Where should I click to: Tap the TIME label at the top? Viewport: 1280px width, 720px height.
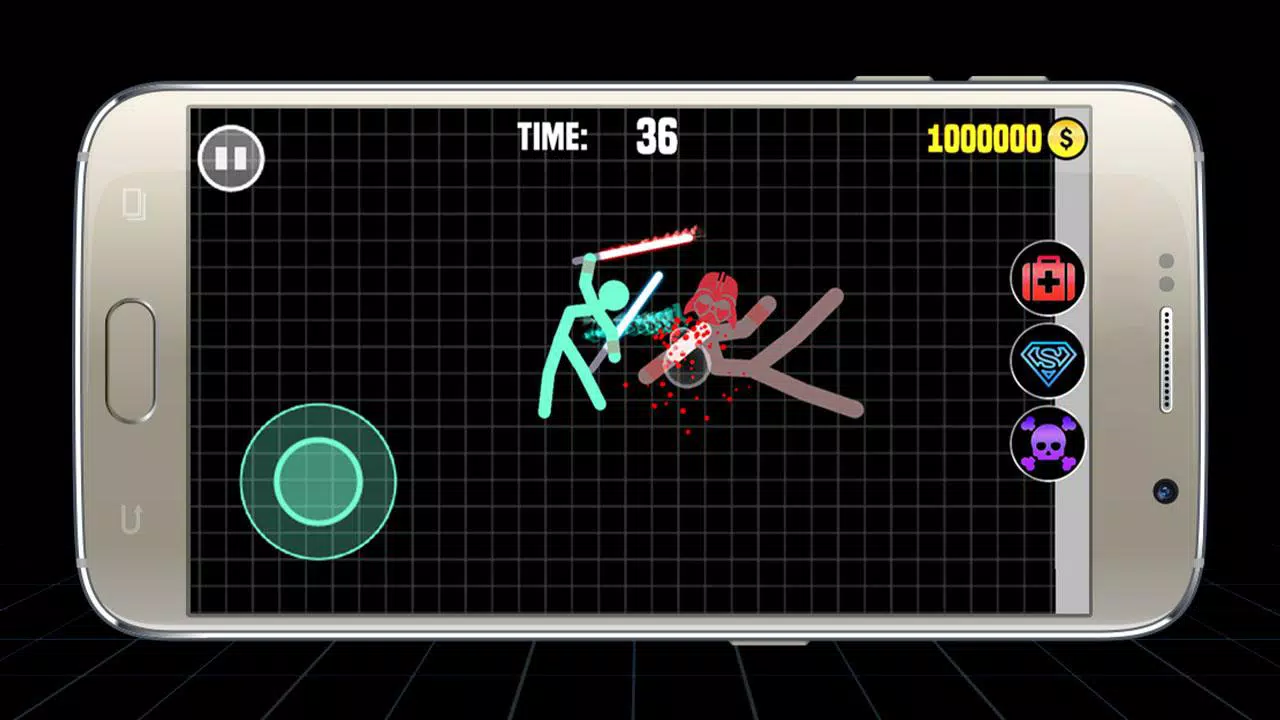coord(551,139)
